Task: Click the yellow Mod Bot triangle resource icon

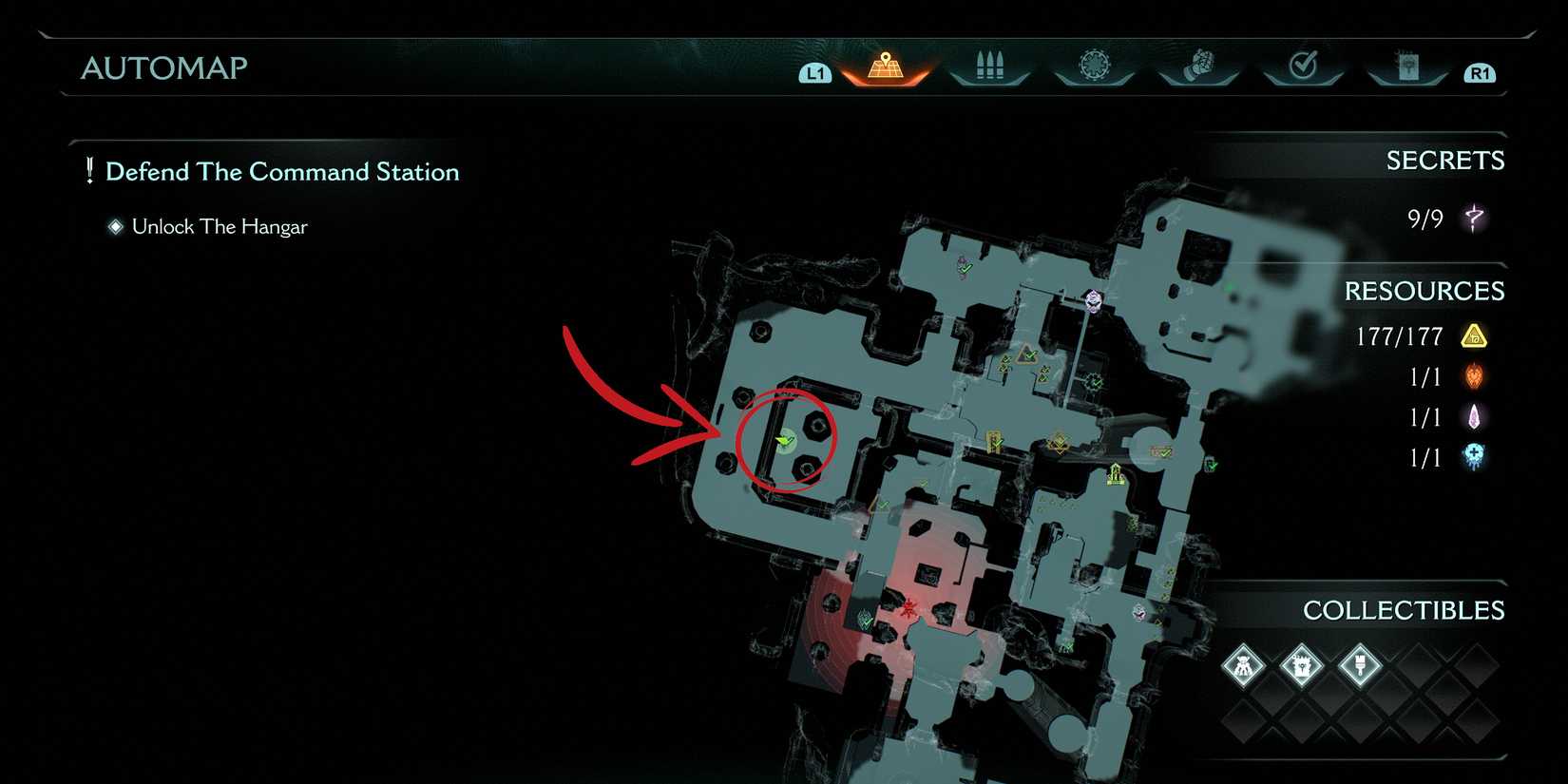Action: point(1475,335)
